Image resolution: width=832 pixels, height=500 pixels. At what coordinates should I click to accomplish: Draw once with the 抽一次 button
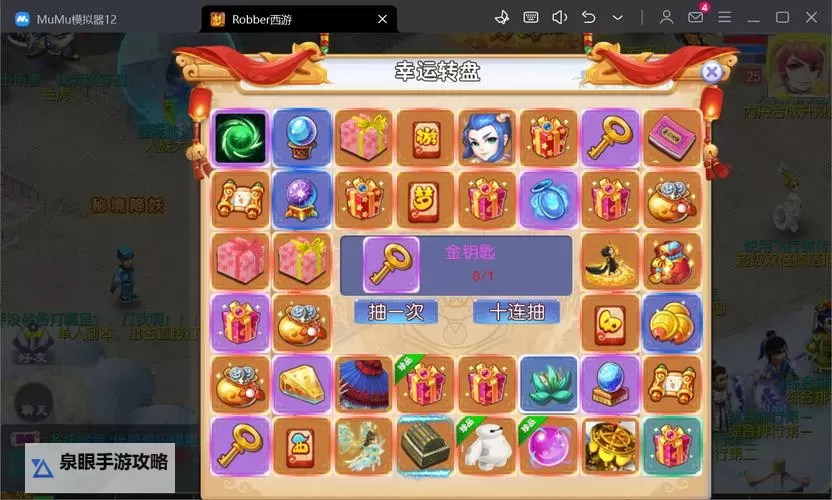coord(396,312)
